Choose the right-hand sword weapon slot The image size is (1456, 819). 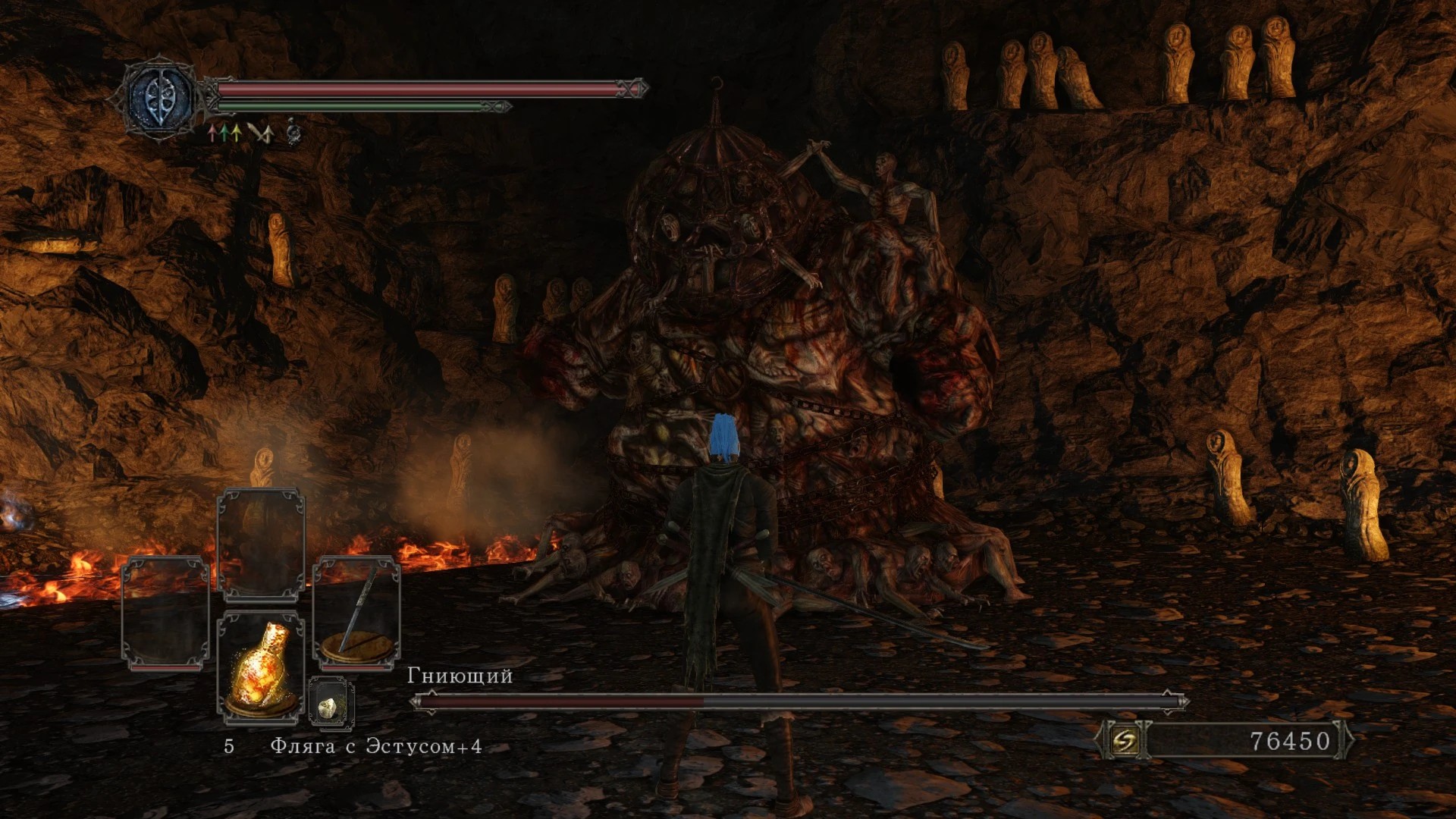[356, 614]
